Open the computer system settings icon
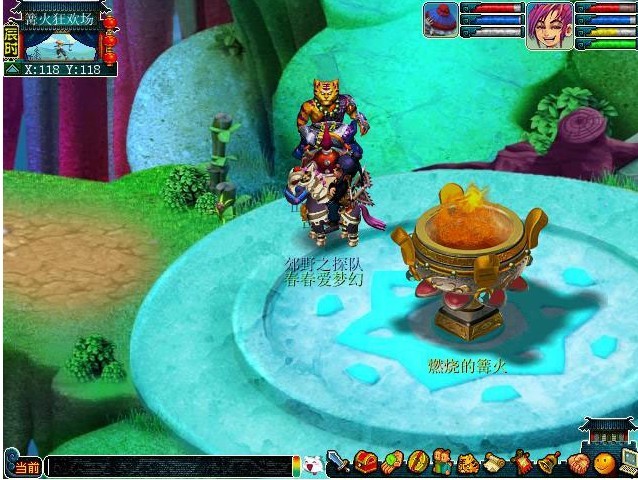This screenshot has width=638, height=480. (628, 463)
